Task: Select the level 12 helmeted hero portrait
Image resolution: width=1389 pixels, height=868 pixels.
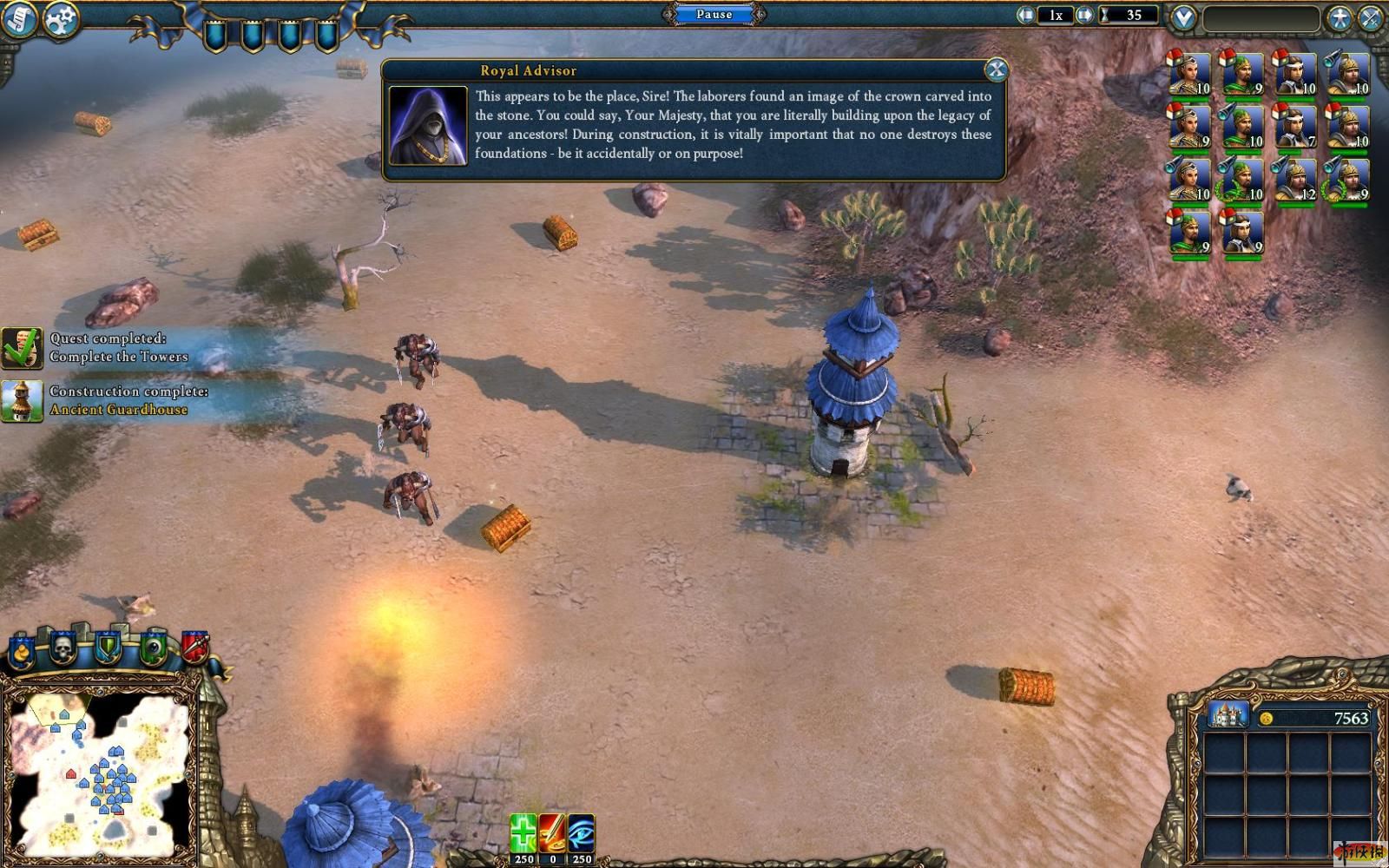Action: tap(1294, 180)
